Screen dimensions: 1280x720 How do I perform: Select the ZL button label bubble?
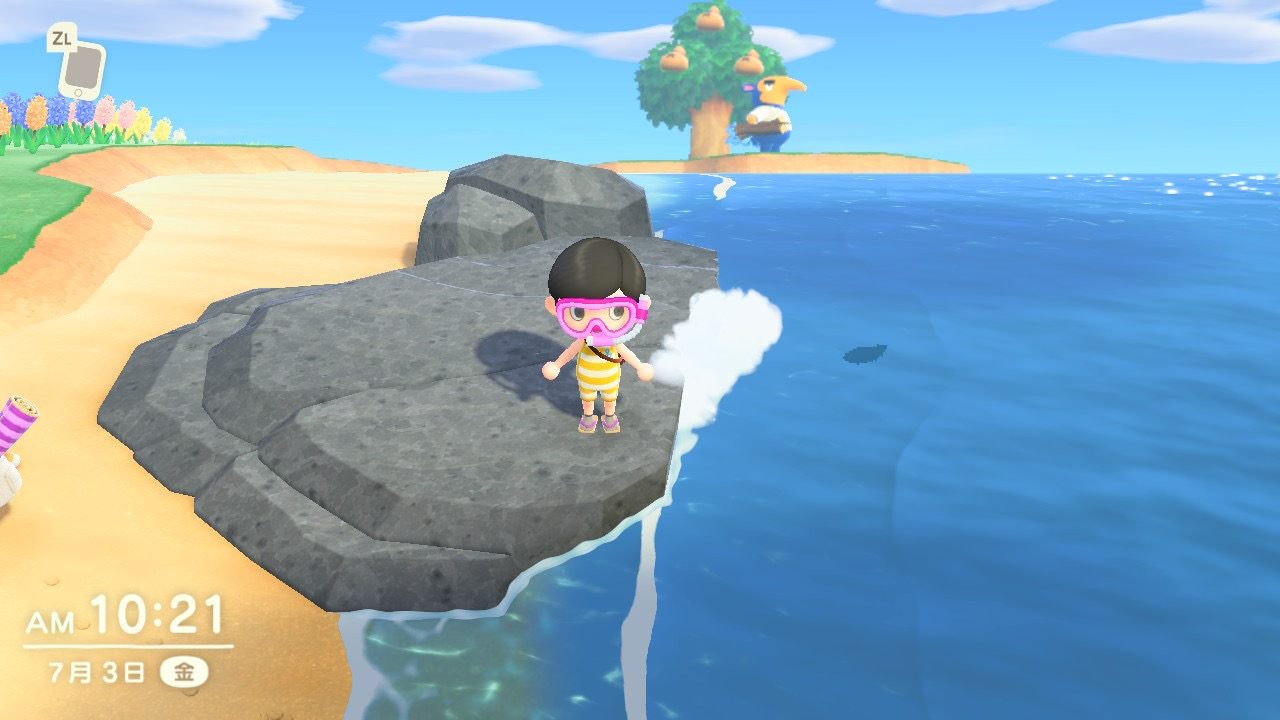click(x=62, y=37)
